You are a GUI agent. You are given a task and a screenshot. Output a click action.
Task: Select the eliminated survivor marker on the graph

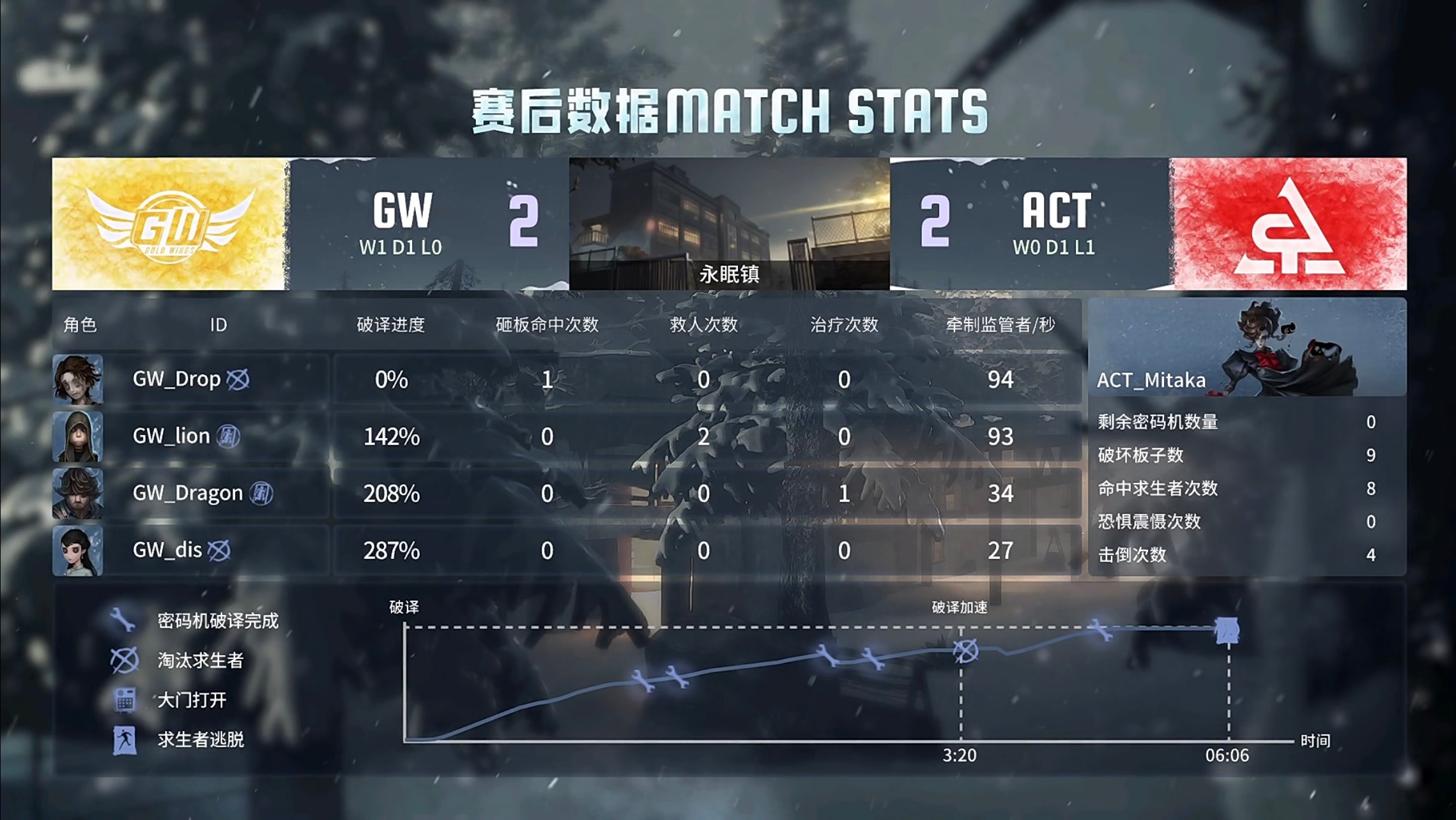pyautogui.click(x=965, y=651)
